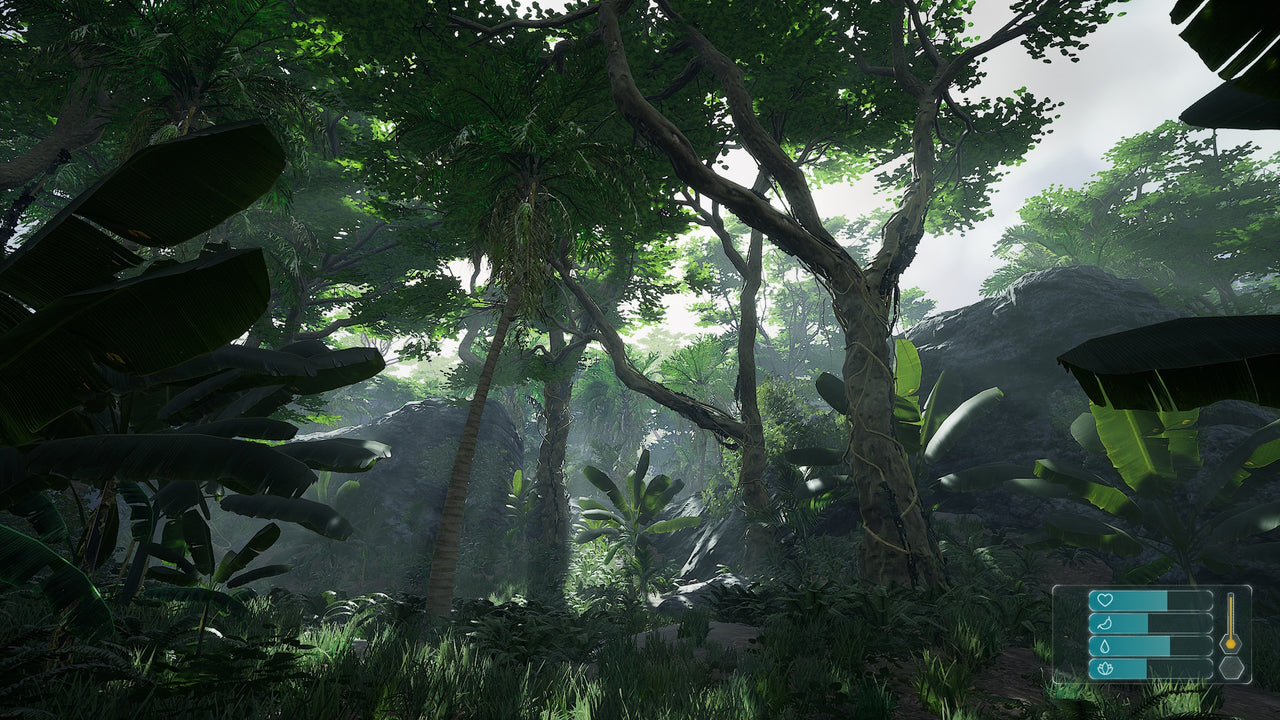Click the yellow thermometer bulb hexagon
1280x720 pixels.
[1231, 644]
